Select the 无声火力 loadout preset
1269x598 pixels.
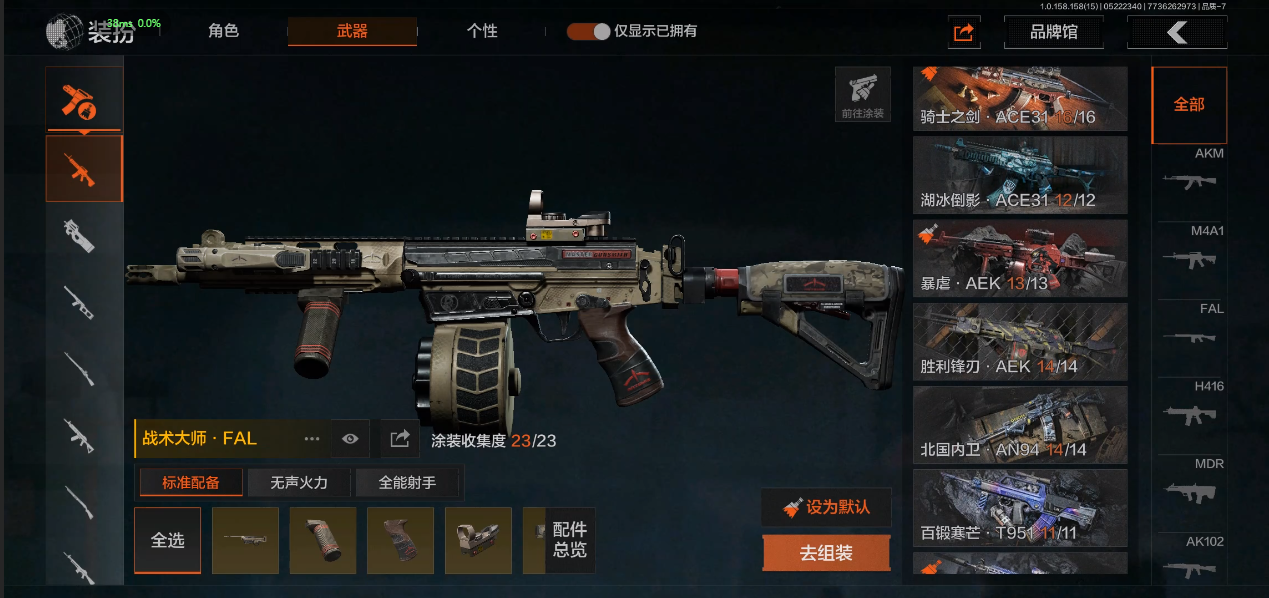(x=301, y=484)
